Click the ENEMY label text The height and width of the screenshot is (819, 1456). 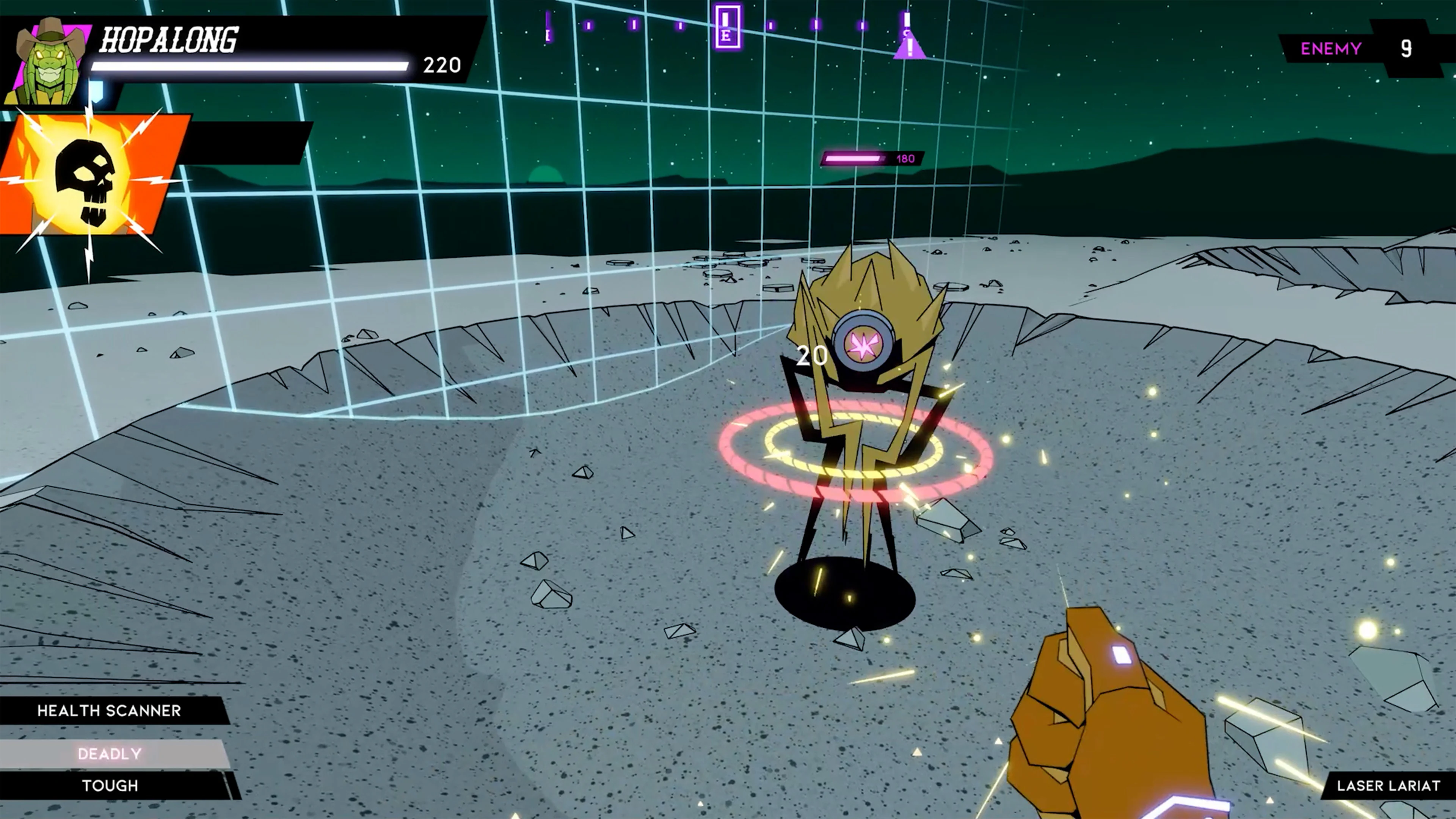tap(1331, 49)
